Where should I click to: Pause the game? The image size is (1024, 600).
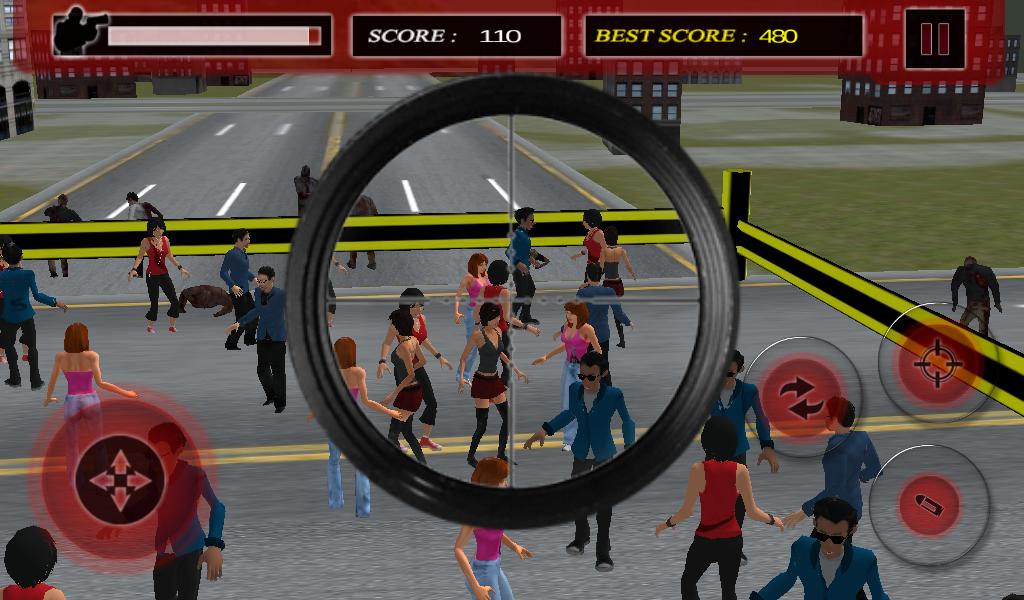pos(934,38)
